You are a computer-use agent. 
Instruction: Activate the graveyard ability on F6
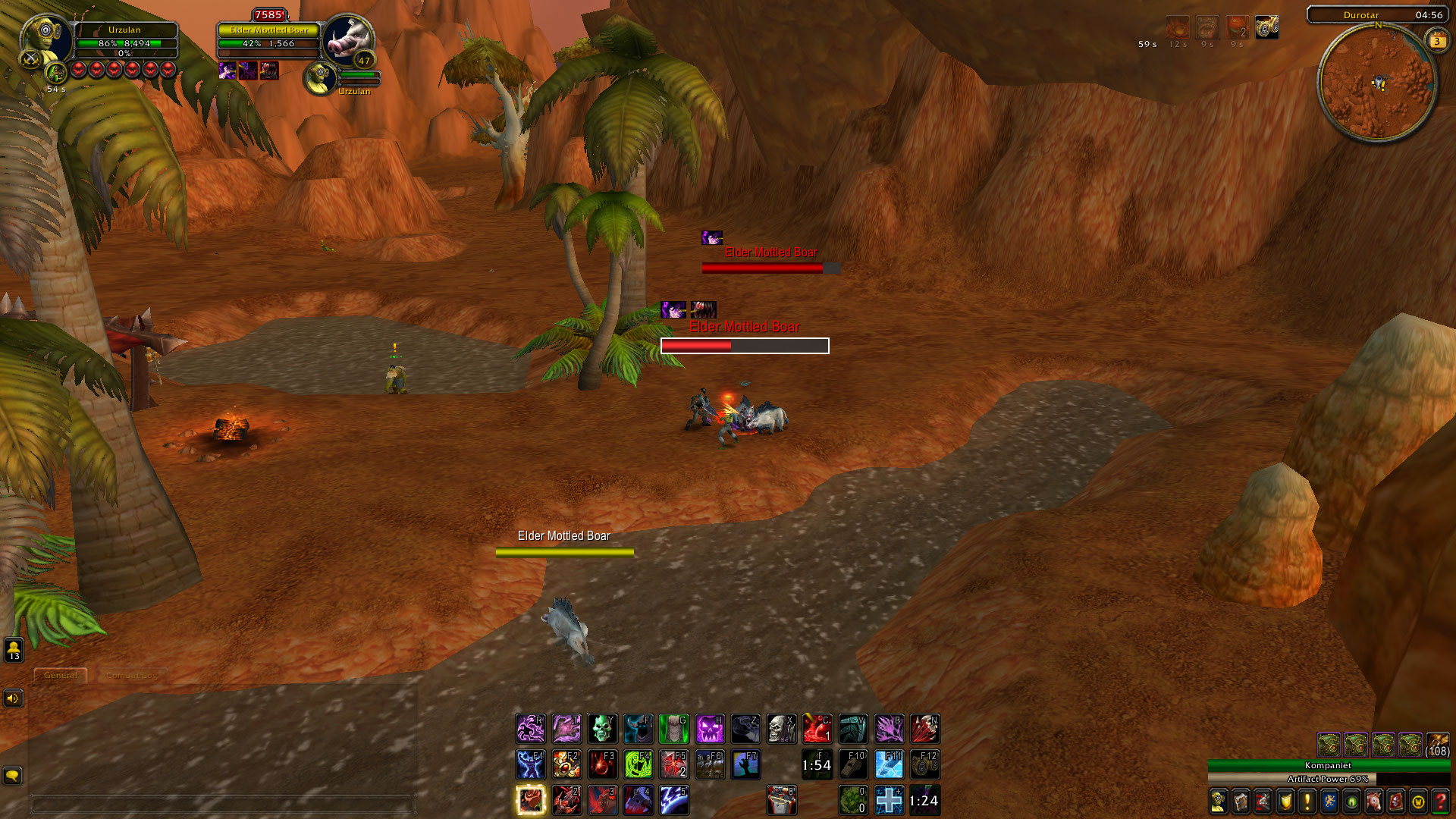[x=711, y=764]
